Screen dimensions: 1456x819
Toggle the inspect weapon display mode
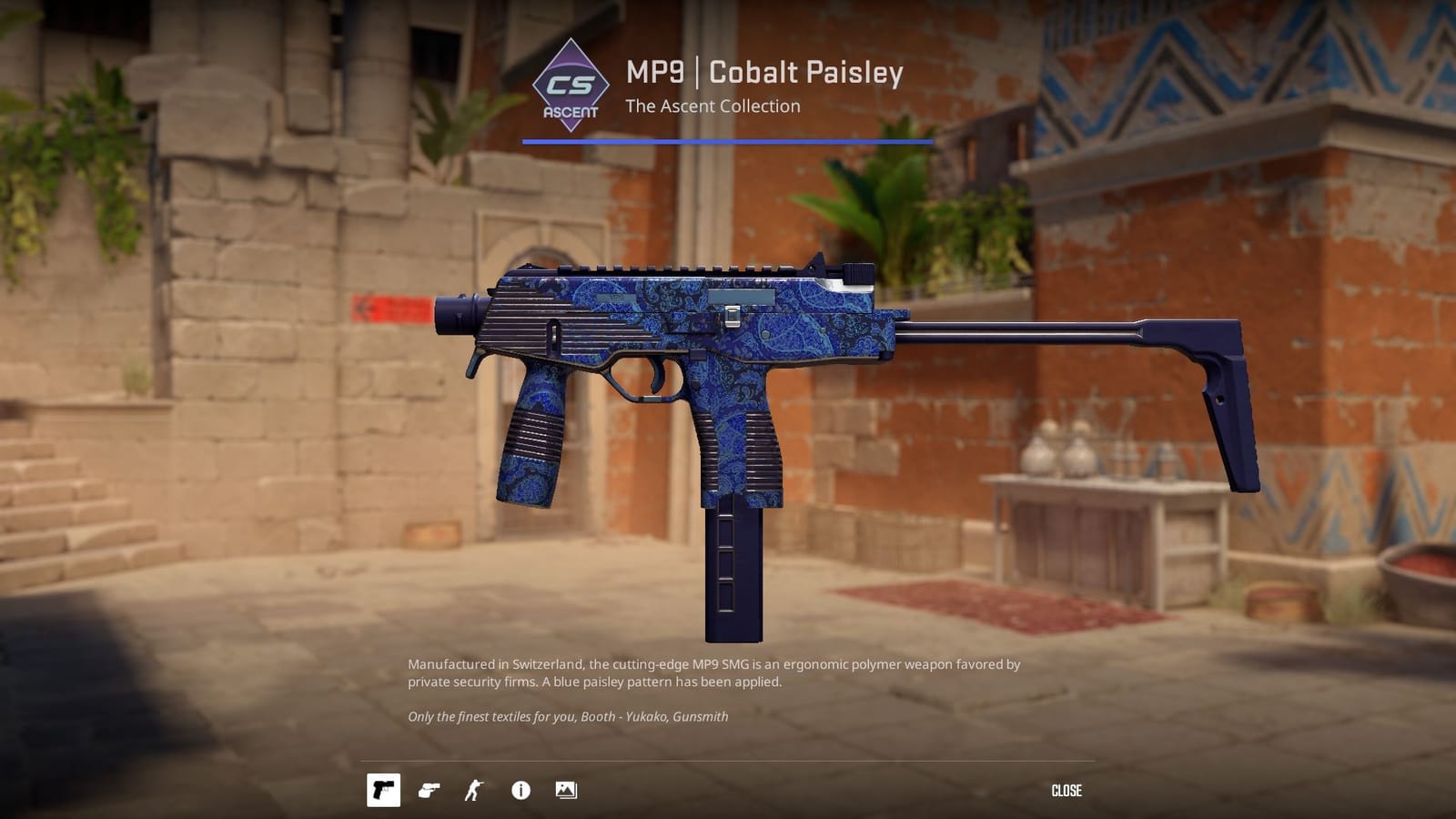[x=430, y=790]
